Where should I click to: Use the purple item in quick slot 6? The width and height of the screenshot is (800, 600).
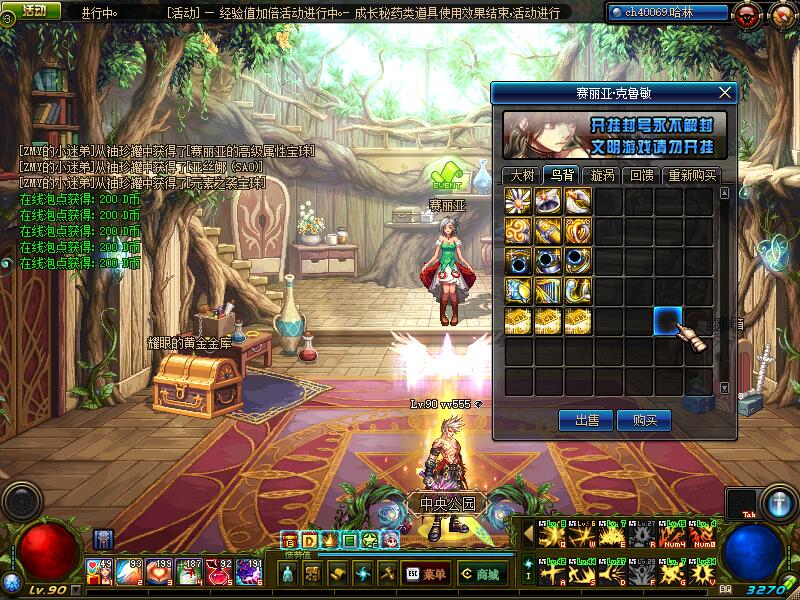pyautogui.click(x=249, y=572)
